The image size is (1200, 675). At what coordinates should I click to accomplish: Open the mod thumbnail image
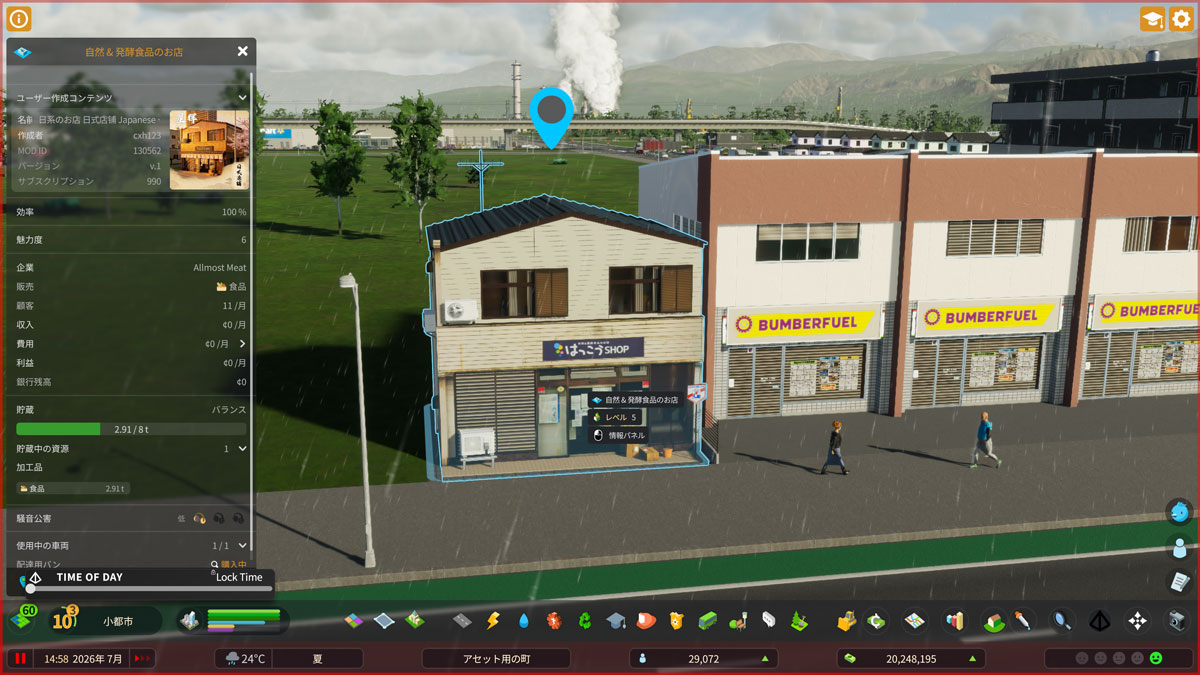[209, 150]
